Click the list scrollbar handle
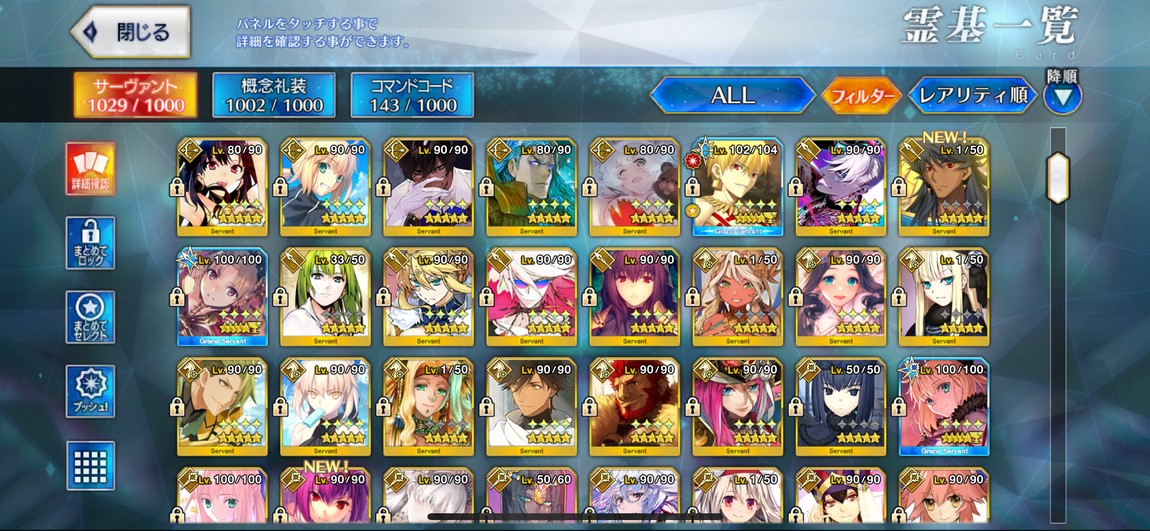 (1058, 178)
